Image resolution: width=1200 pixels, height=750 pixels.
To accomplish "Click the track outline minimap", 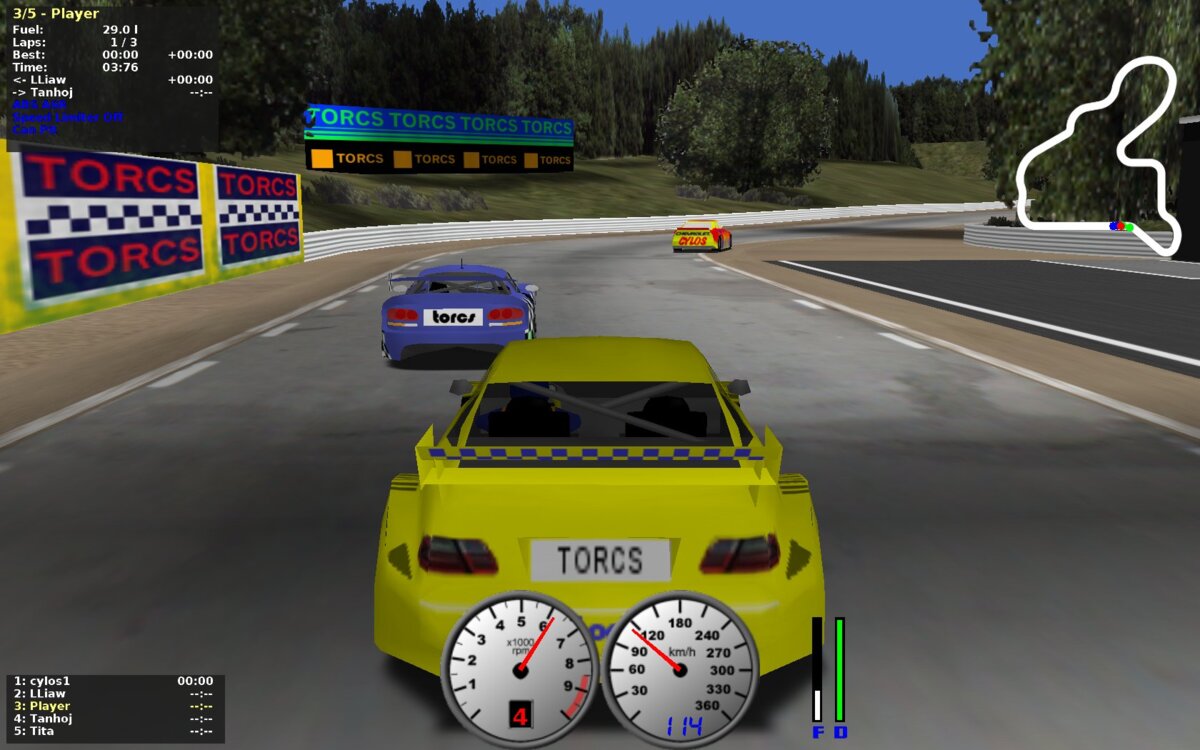I will point(1098,155).
